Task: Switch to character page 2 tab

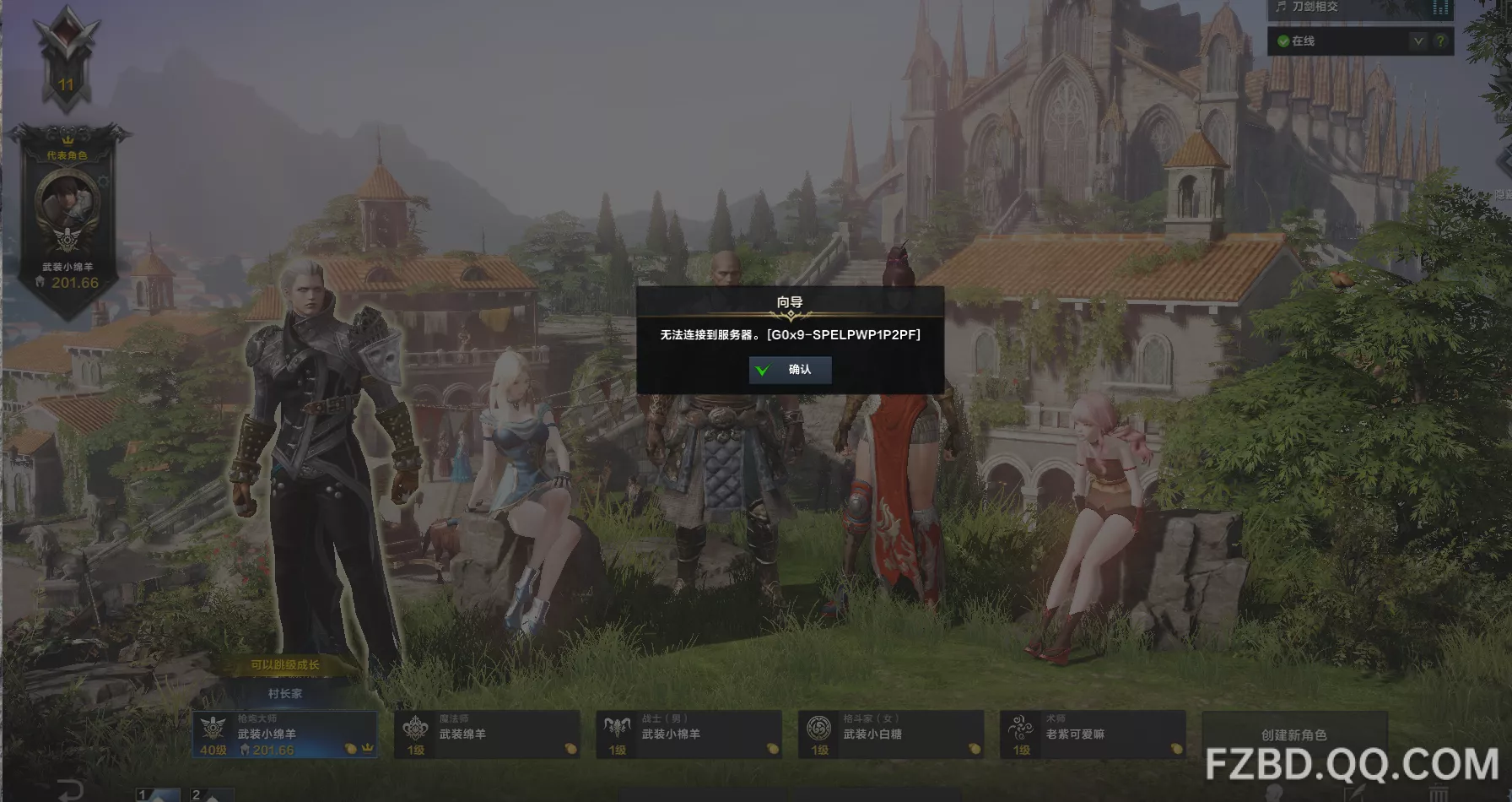Action: click(210, 794)
